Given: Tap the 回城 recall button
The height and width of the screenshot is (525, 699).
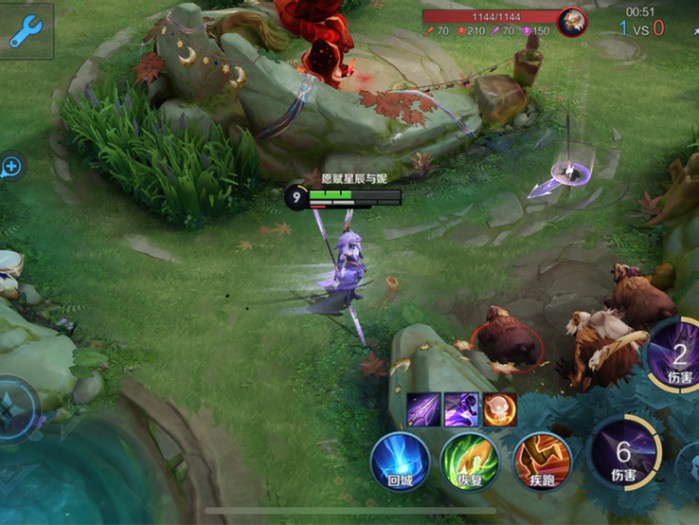Looking at the screenshot, I should point(400,461).
